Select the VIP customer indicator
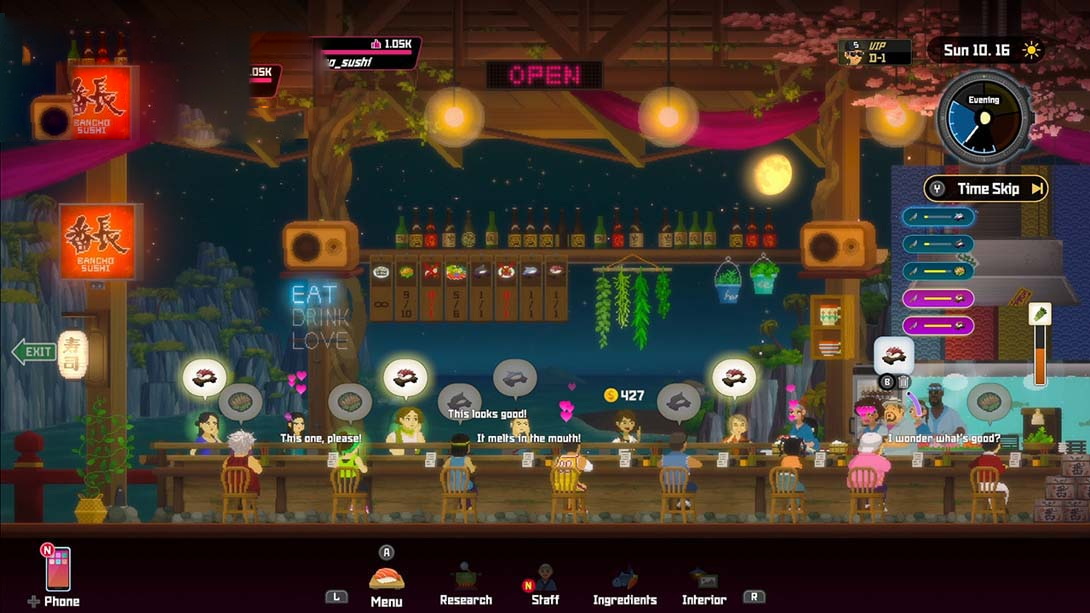The image size is (1090, 613). point(875,52)
